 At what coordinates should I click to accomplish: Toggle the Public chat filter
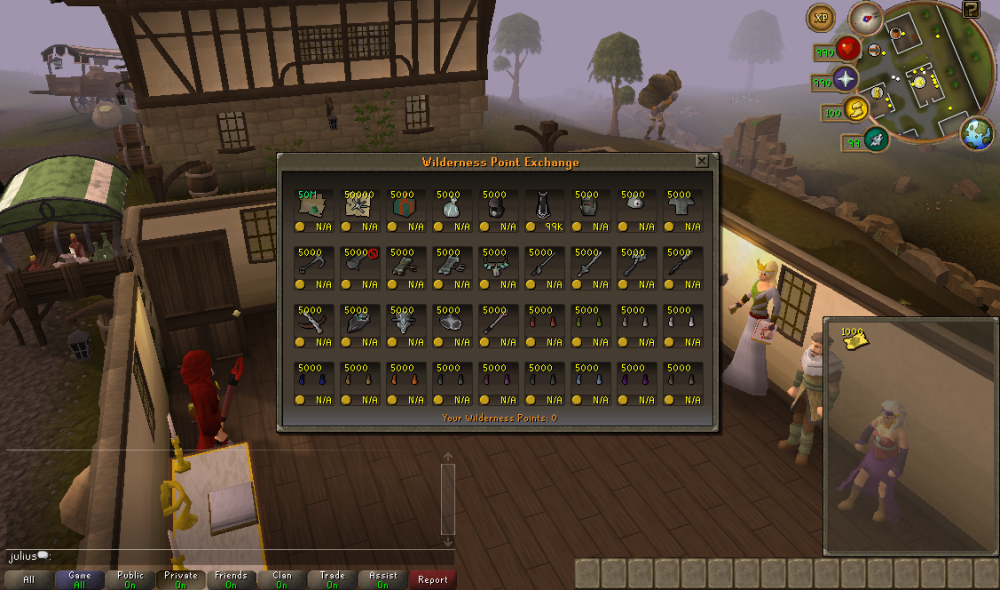pos(130,579)
